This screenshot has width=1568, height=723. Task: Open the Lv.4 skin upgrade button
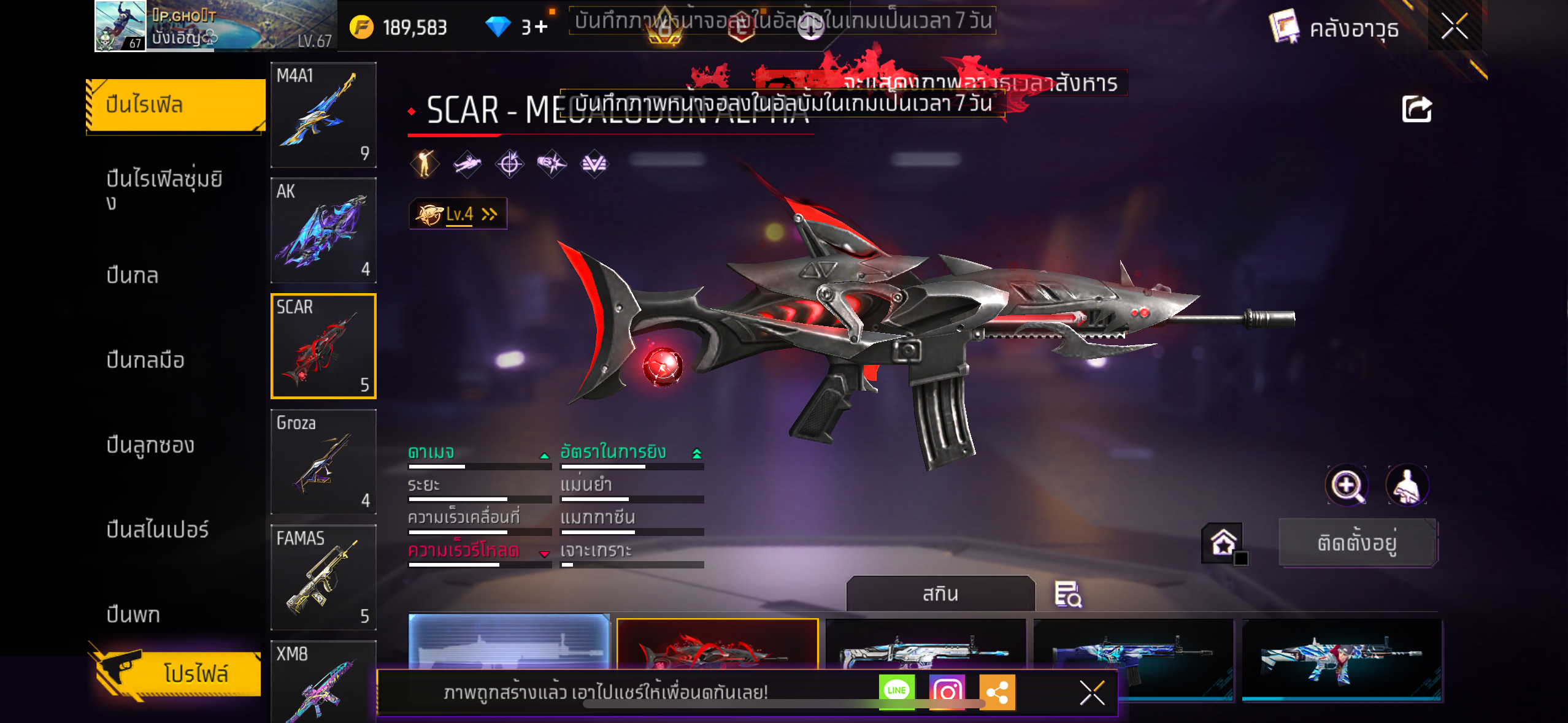pos(458,214)
